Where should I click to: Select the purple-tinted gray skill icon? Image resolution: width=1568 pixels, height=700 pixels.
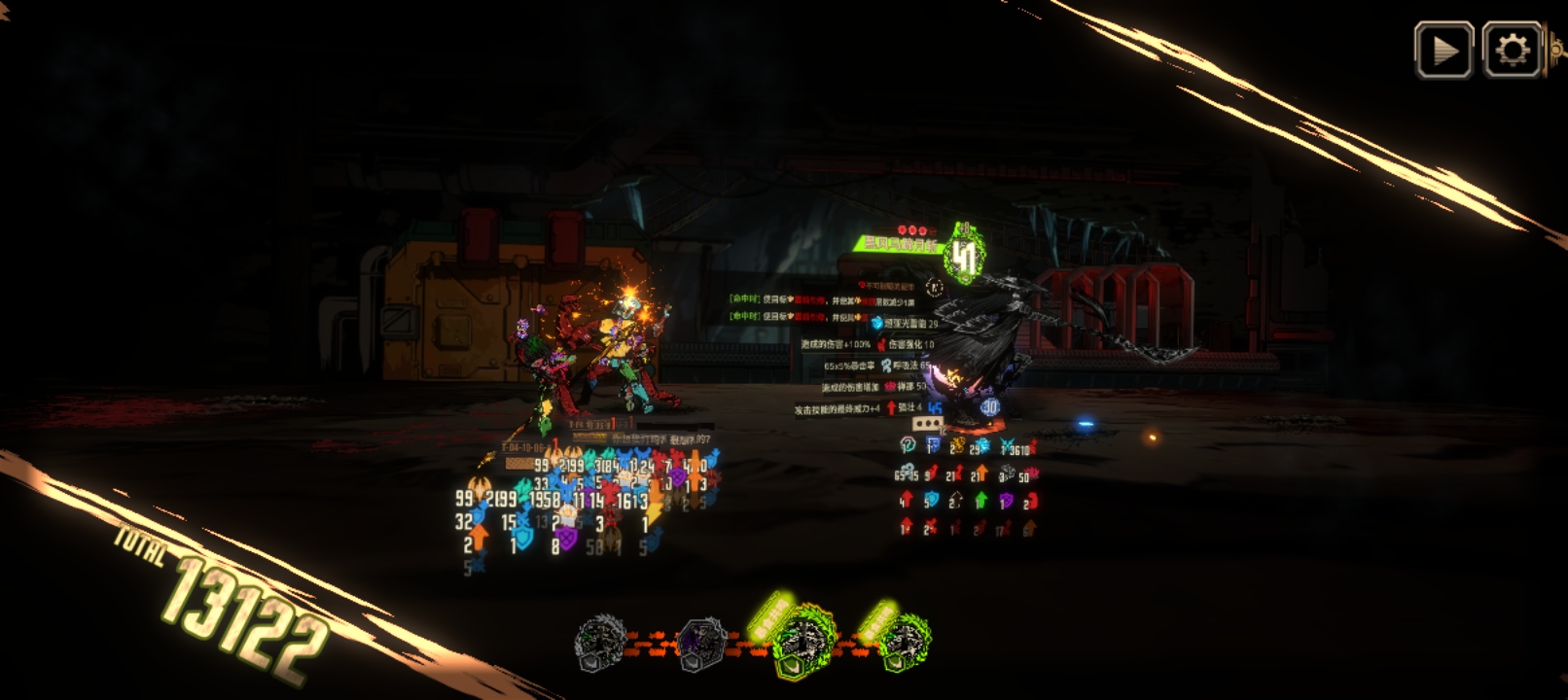(x=701, y=642)
